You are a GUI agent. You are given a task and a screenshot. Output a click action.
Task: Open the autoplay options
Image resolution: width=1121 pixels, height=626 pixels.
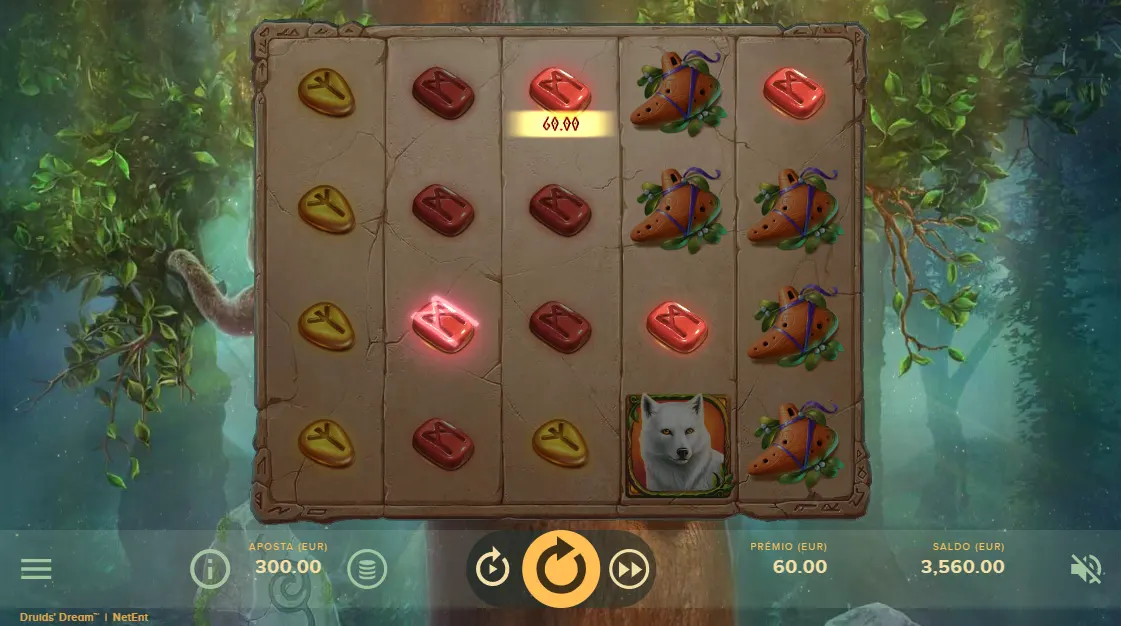493,569
